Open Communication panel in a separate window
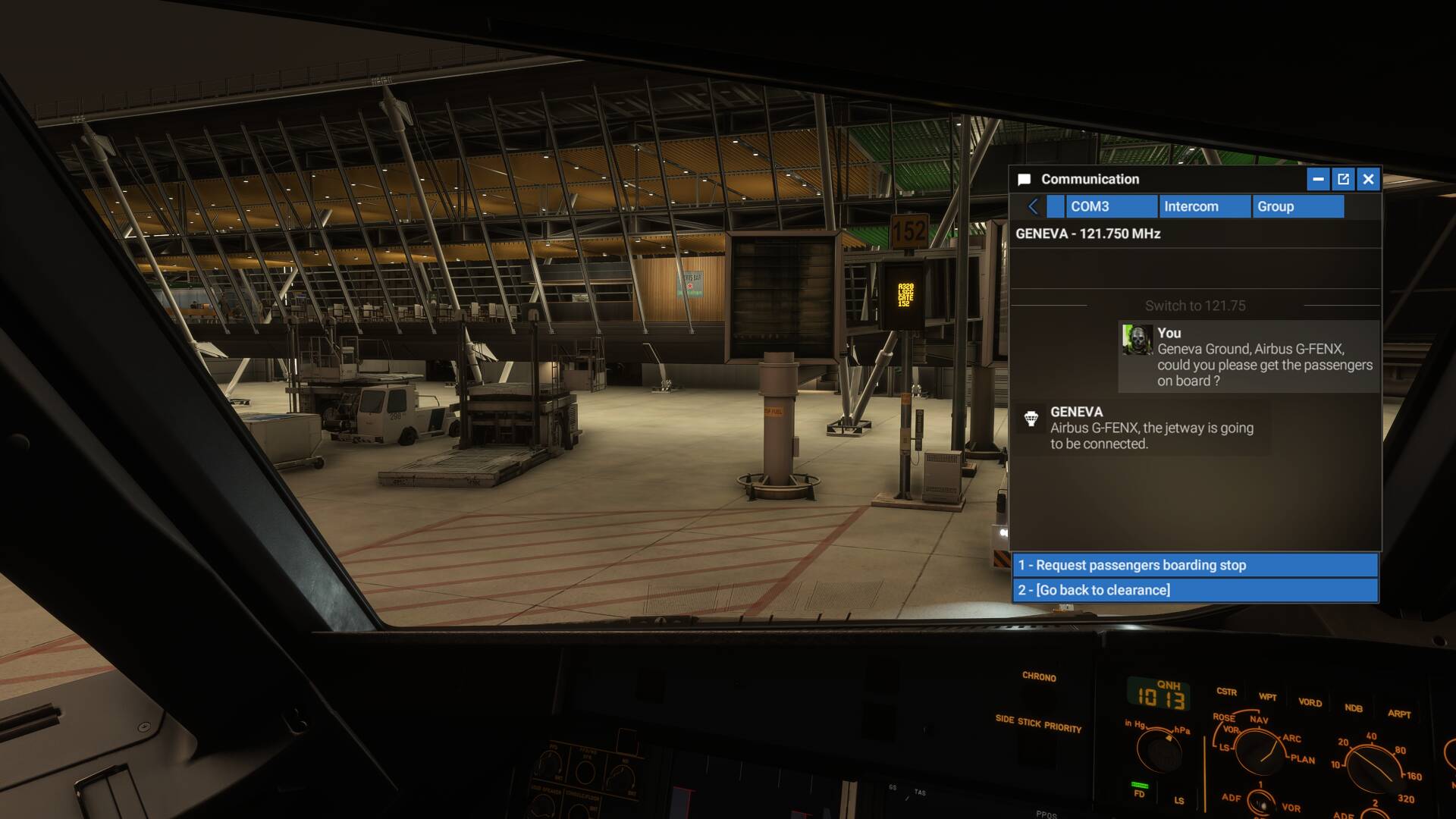Viewport: 1456px width, 819px height. 1343,179
